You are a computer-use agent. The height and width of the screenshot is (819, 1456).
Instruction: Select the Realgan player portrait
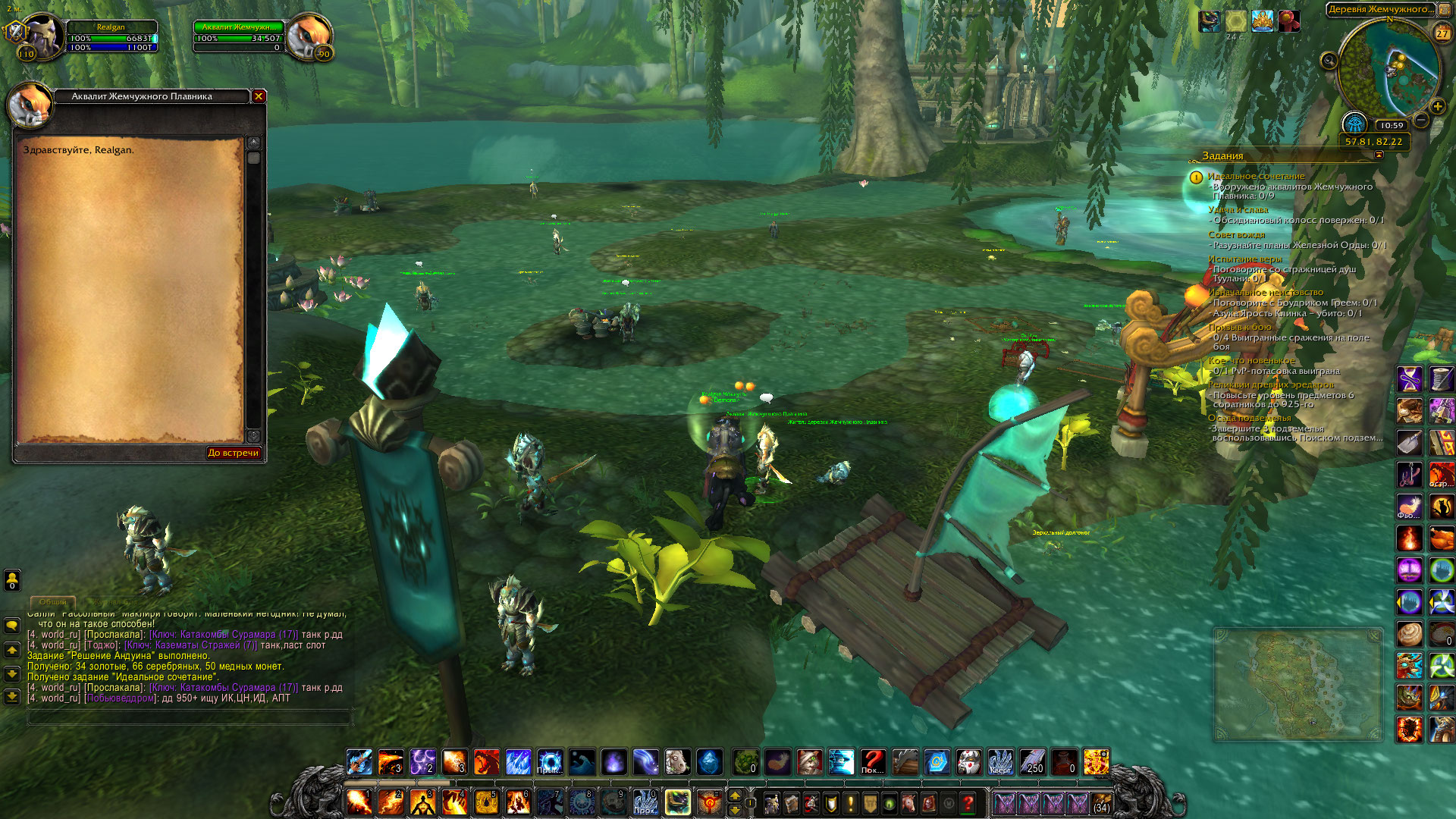point(42,36)
